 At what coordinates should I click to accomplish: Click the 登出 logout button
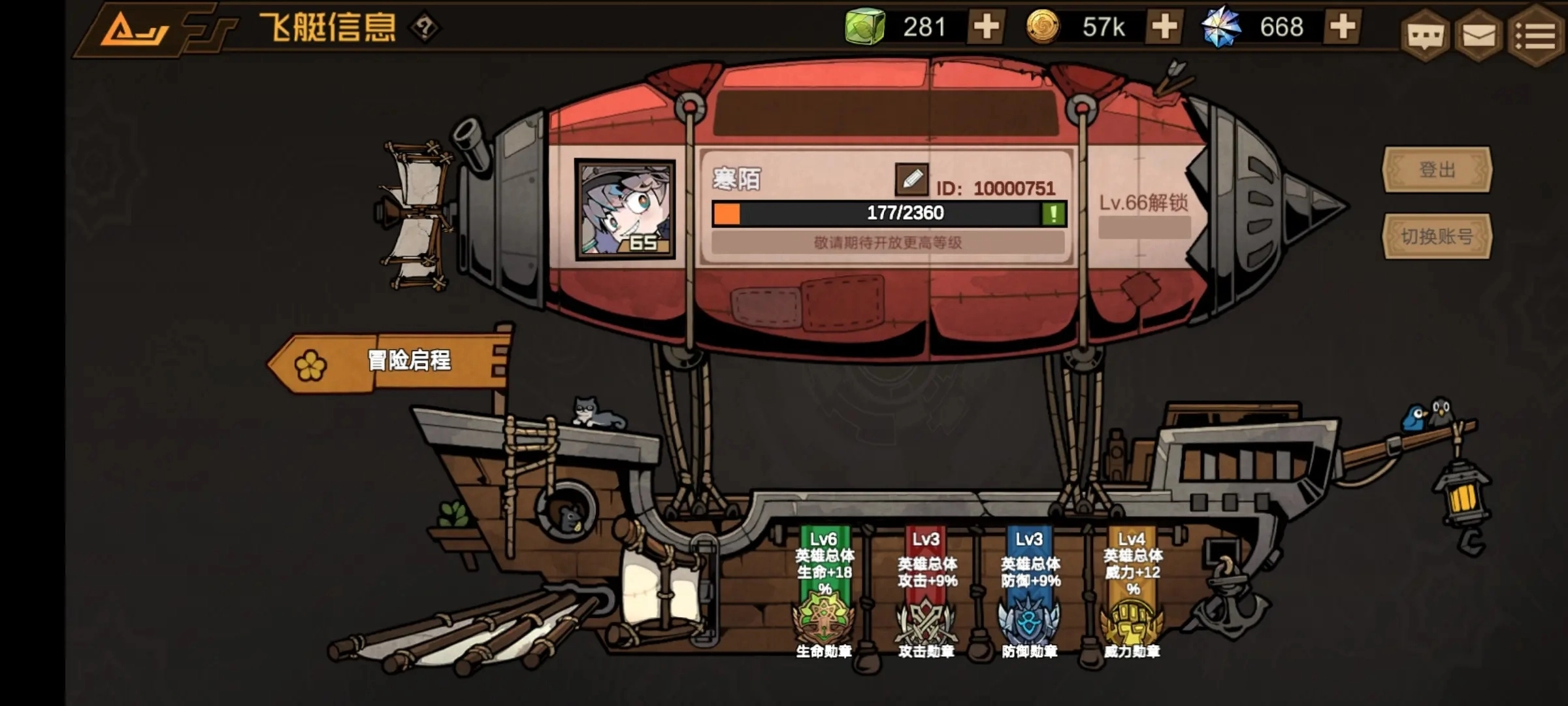click(x=1437, y=170)
